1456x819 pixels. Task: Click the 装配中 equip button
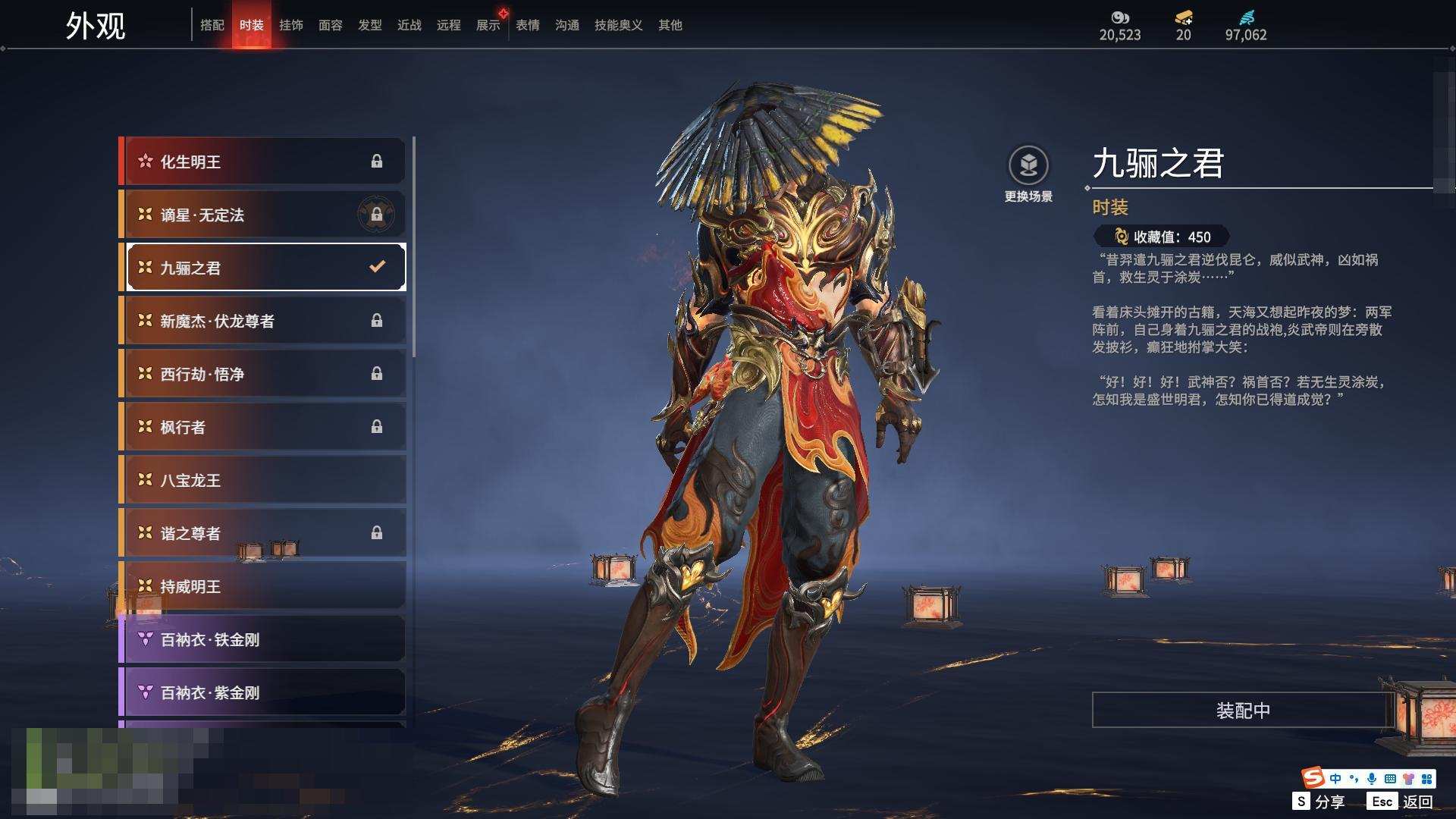point(1243,710)
